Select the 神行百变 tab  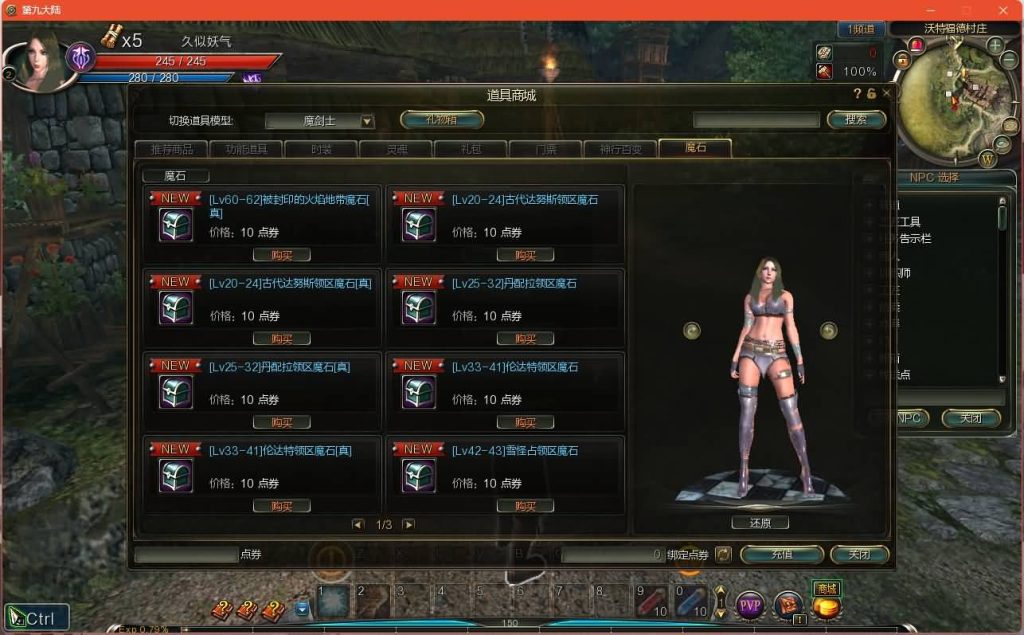(x=620, y=149)
